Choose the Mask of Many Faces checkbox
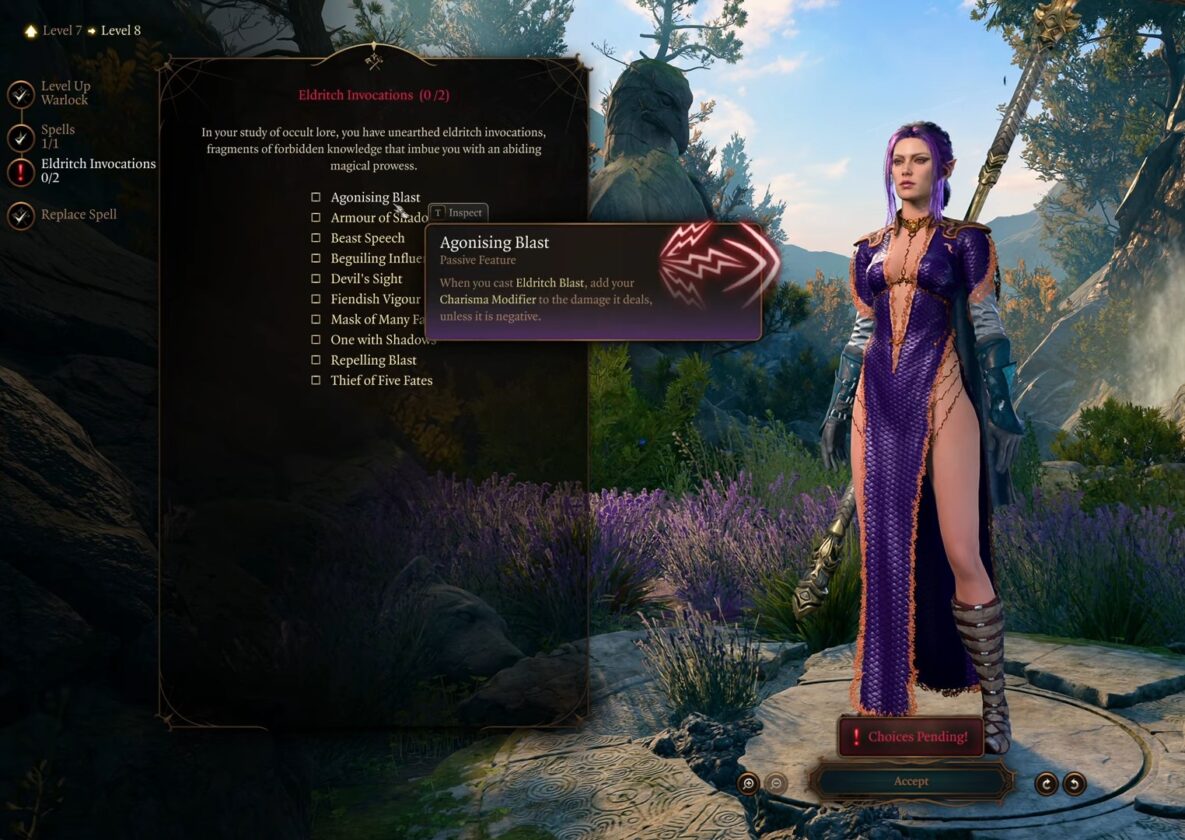 pyautogui.click(x=316, y=319)
